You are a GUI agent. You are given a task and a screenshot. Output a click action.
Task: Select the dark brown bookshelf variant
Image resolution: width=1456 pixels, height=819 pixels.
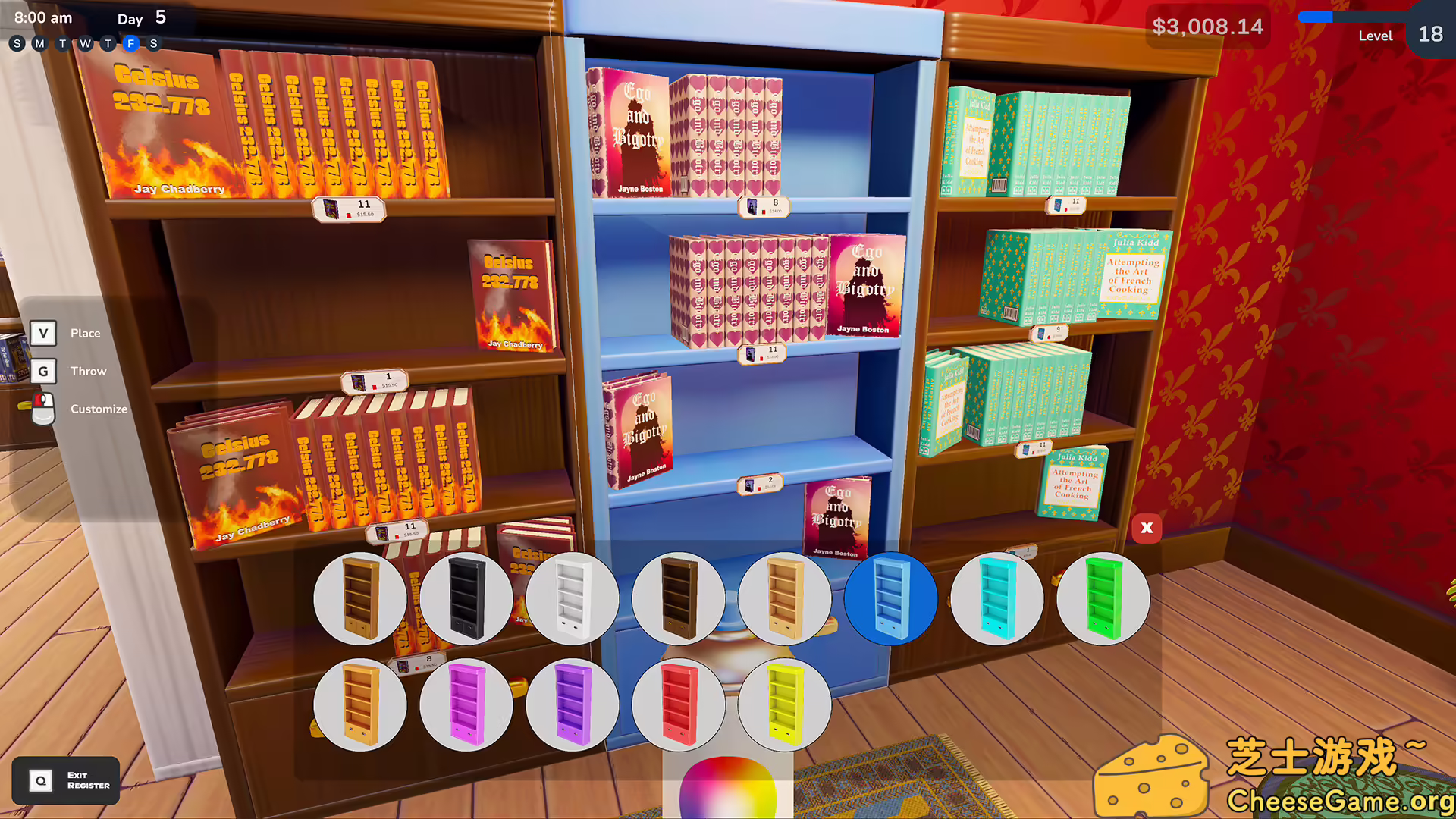click(679, 599)
